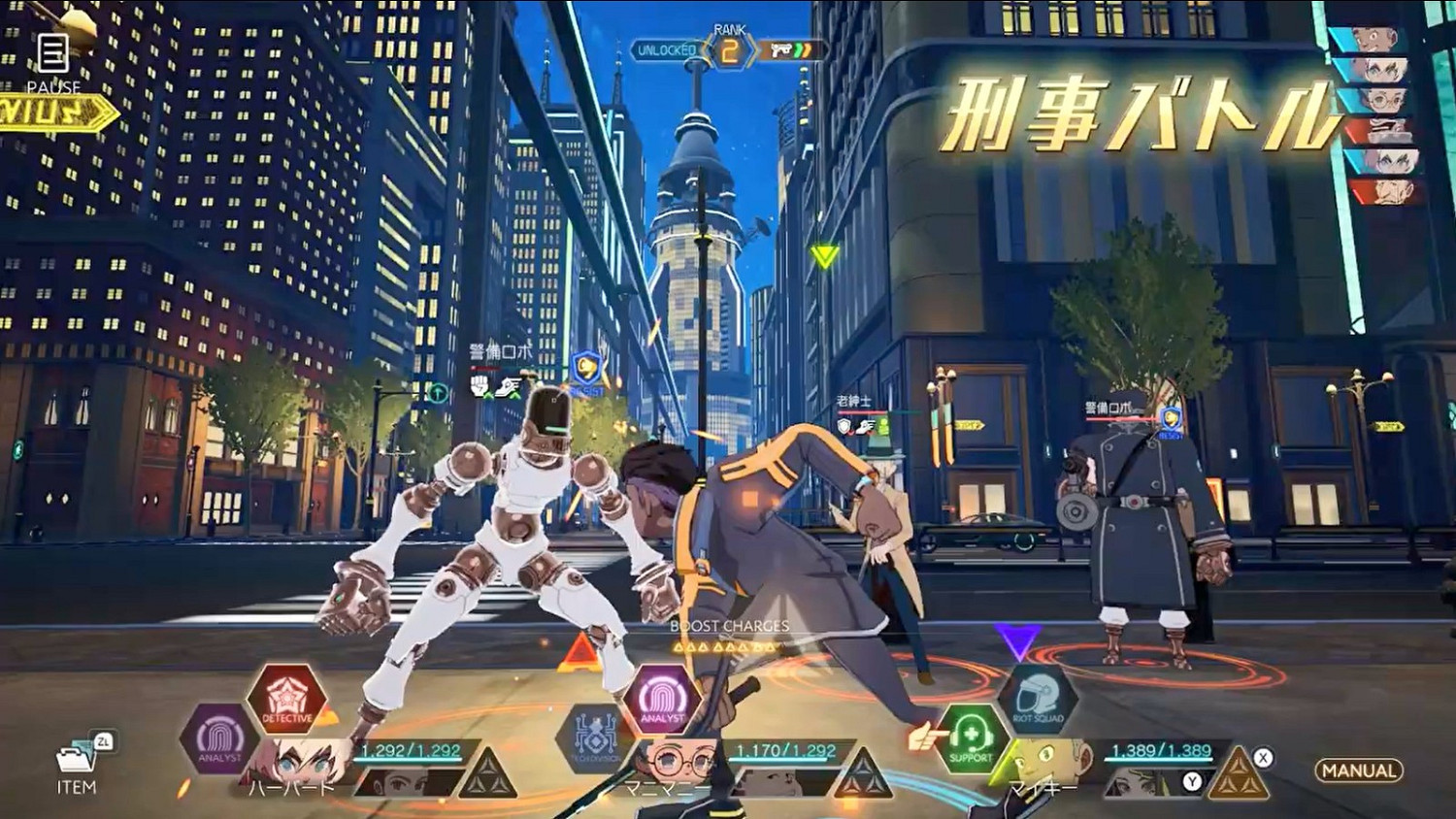
Task: Expand the purple marker above Mikey
Action: (x=1017, y=639)
